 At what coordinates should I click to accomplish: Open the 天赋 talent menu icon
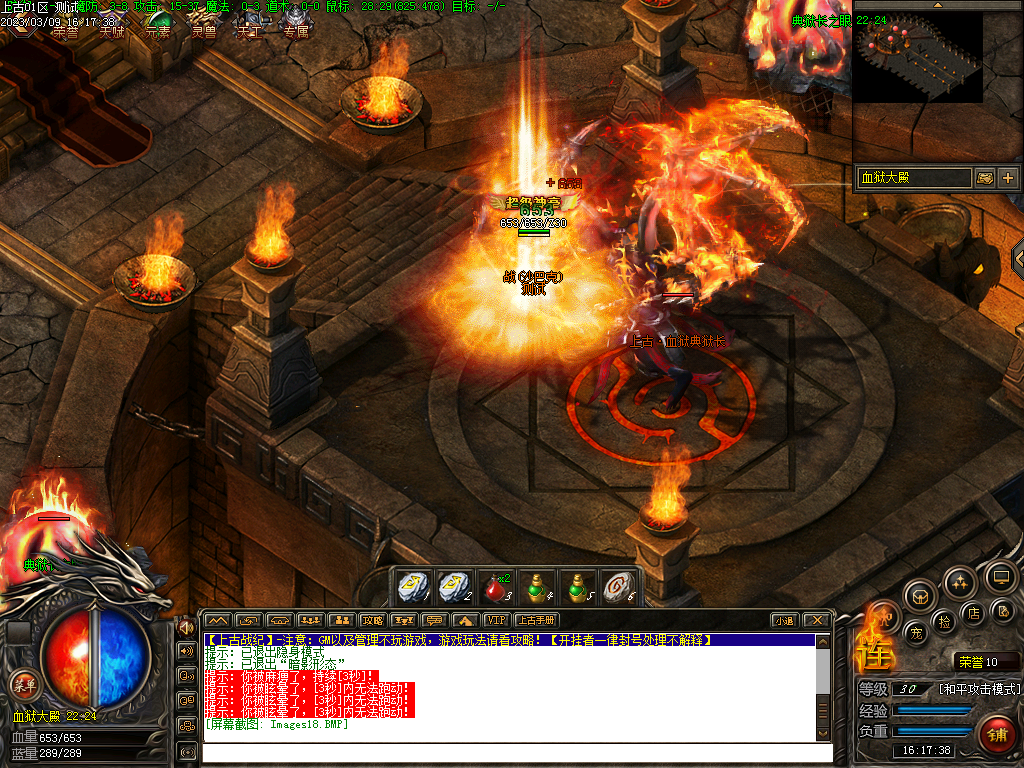[x=110, y=26]
